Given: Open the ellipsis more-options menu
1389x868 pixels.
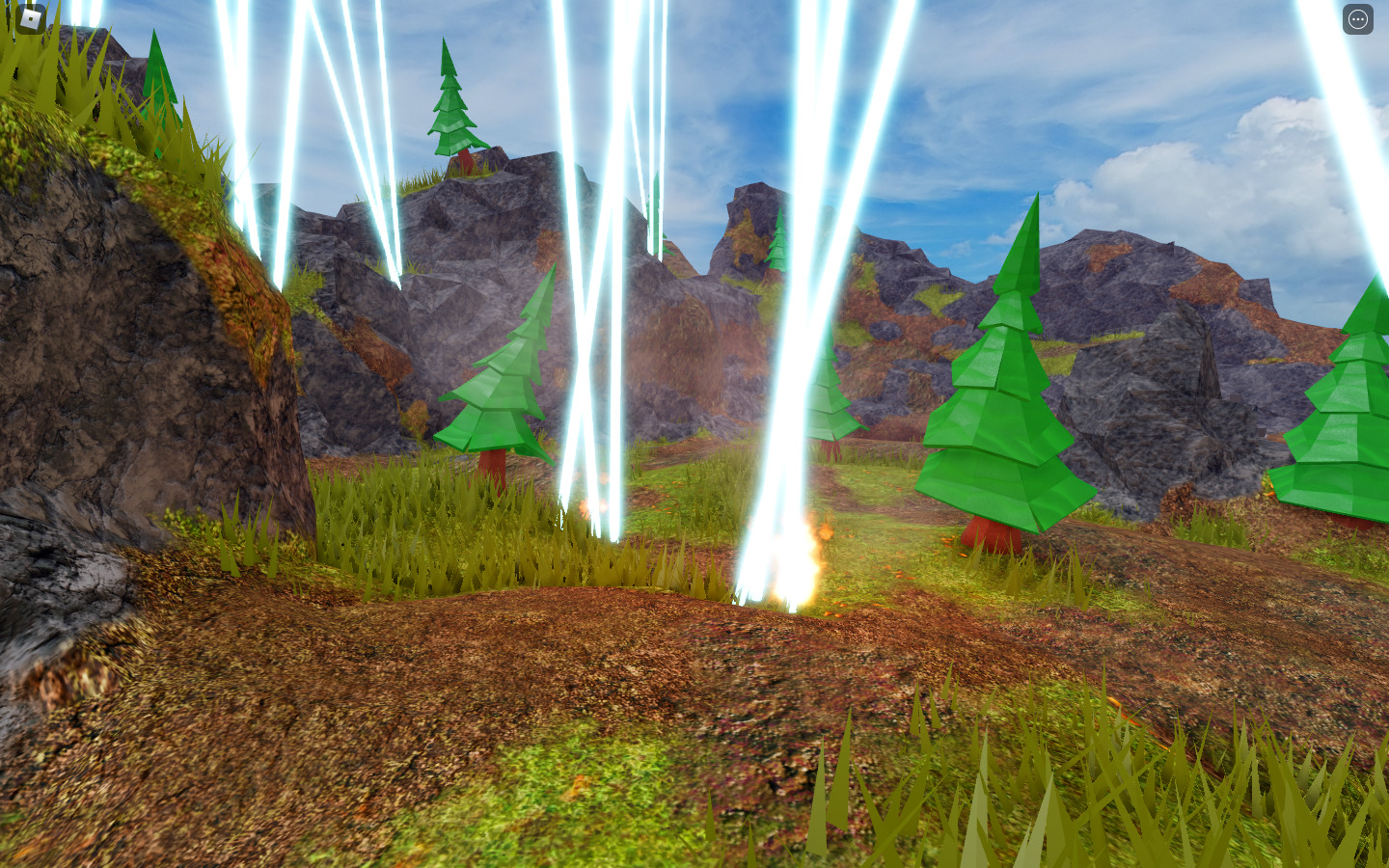Looking at the screenshot, I should 1358,19.
